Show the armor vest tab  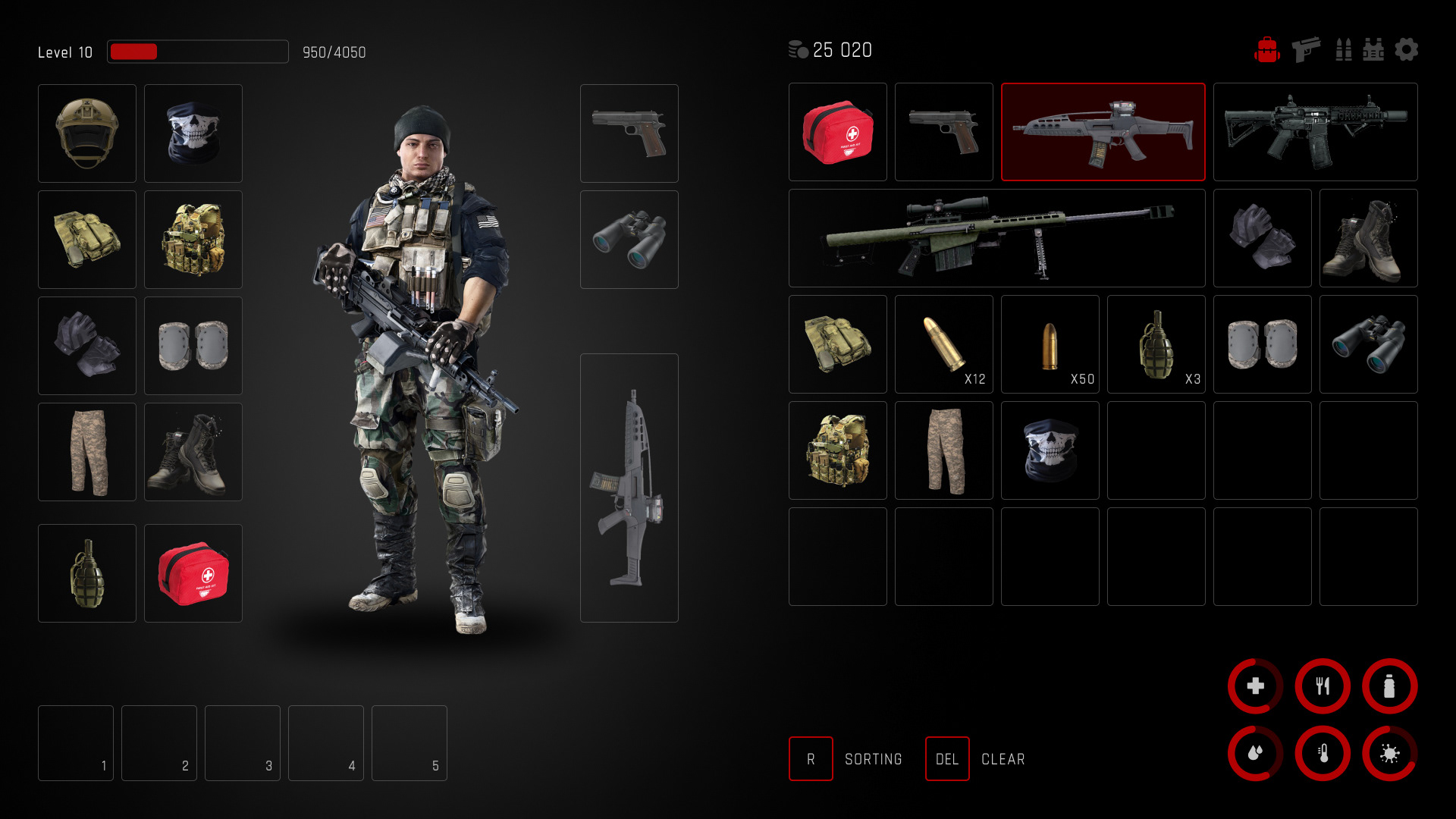point(1373,50)
